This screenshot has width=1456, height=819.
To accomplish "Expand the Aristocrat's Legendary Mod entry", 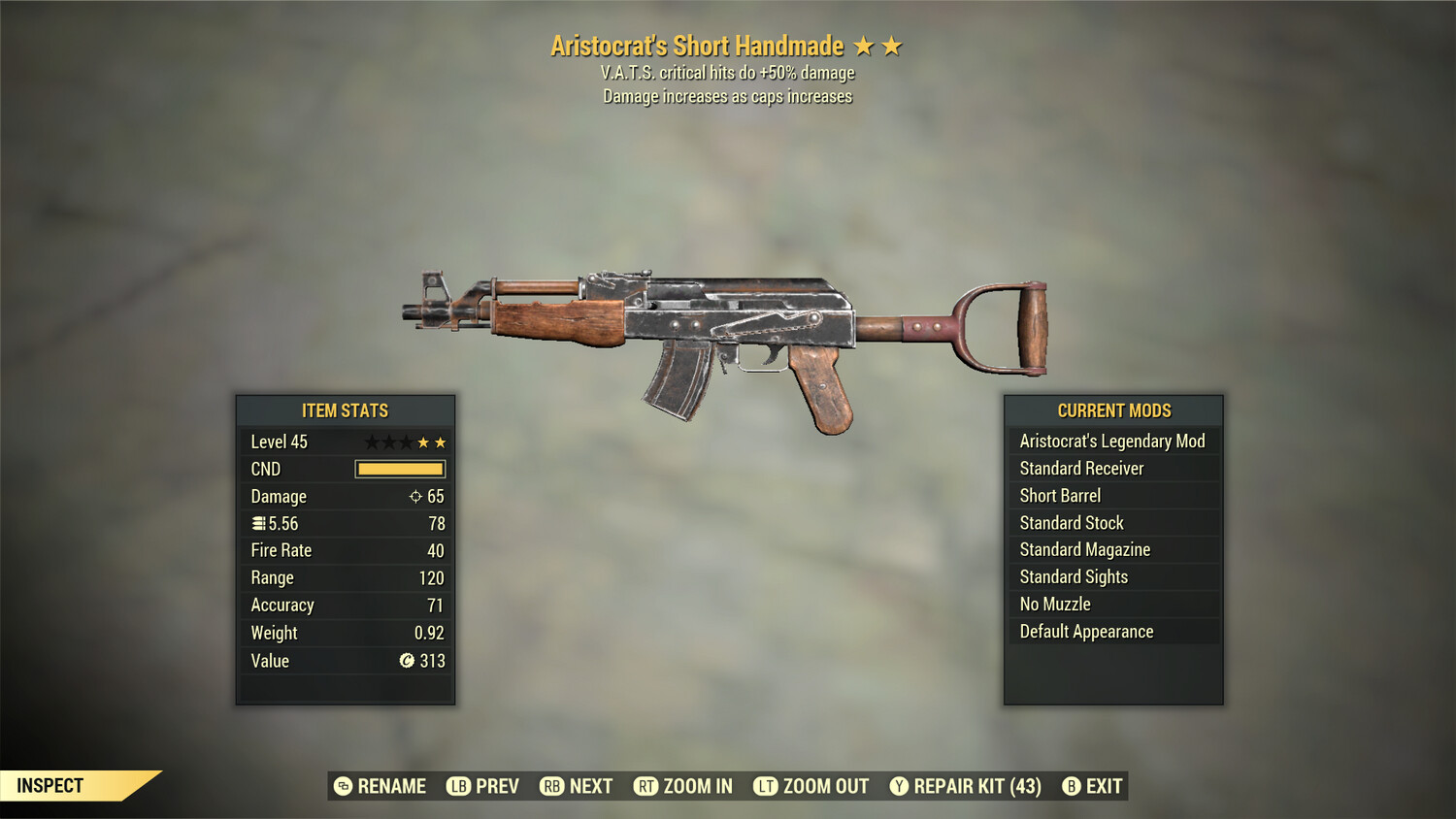I will pos(1112,441).
